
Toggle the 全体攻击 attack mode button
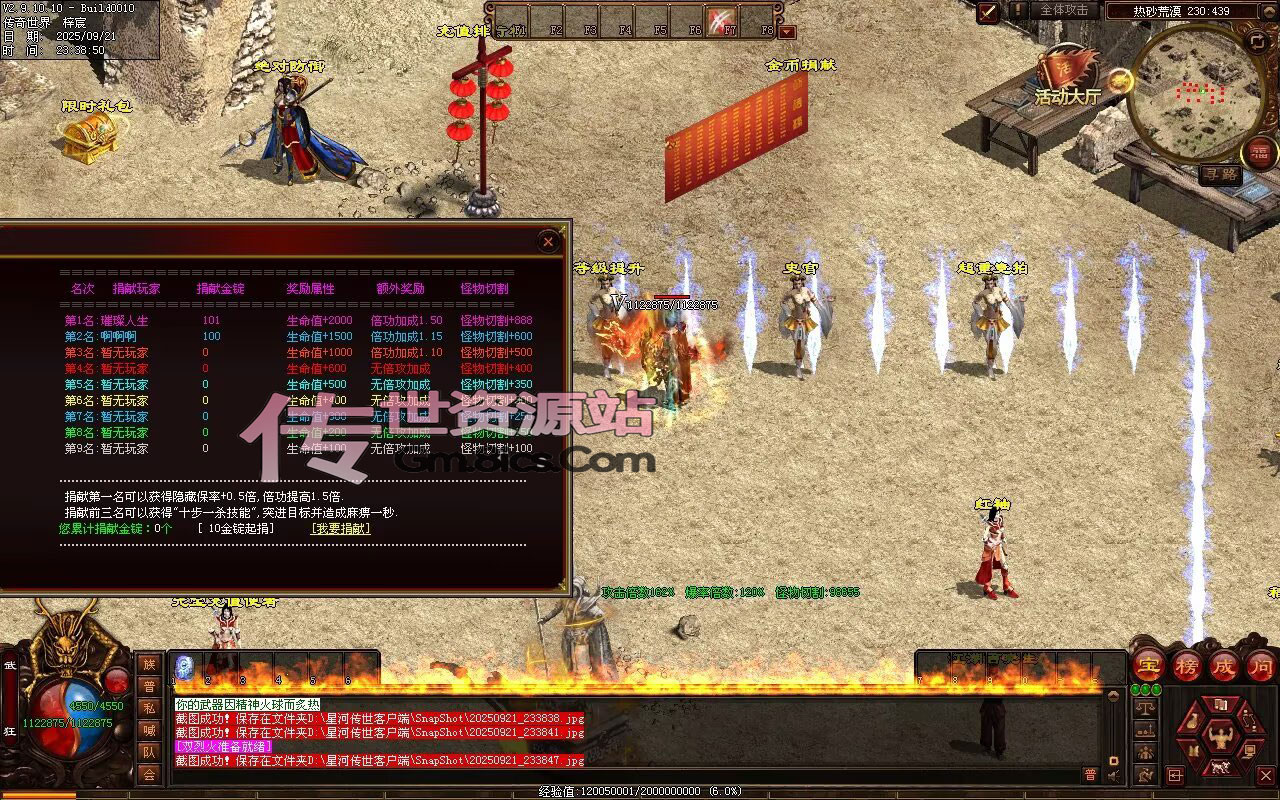pos(1063,10)
